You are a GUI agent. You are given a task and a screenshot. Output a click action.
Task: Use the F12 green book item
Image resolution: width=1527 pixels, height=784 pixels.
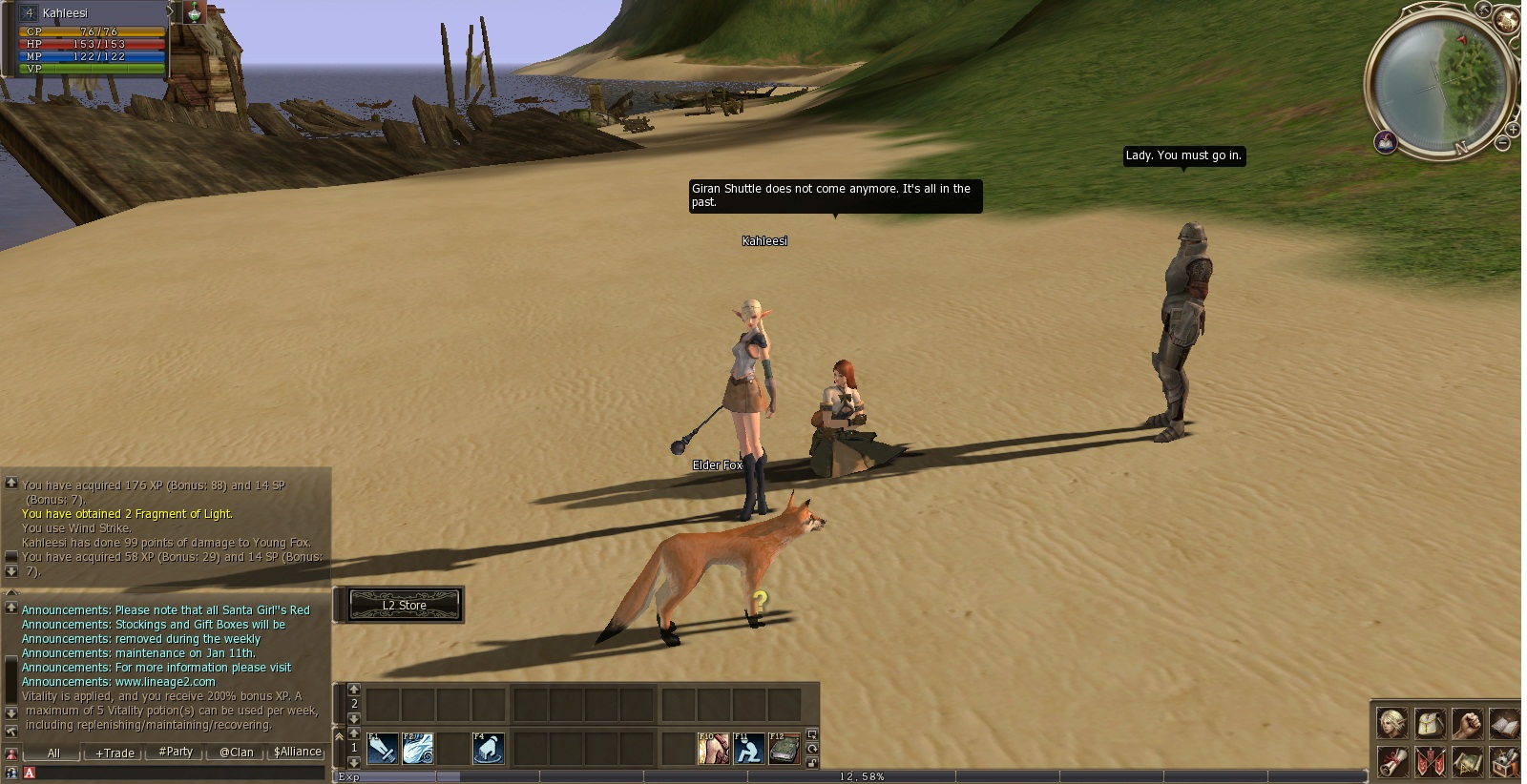[784, 749]
